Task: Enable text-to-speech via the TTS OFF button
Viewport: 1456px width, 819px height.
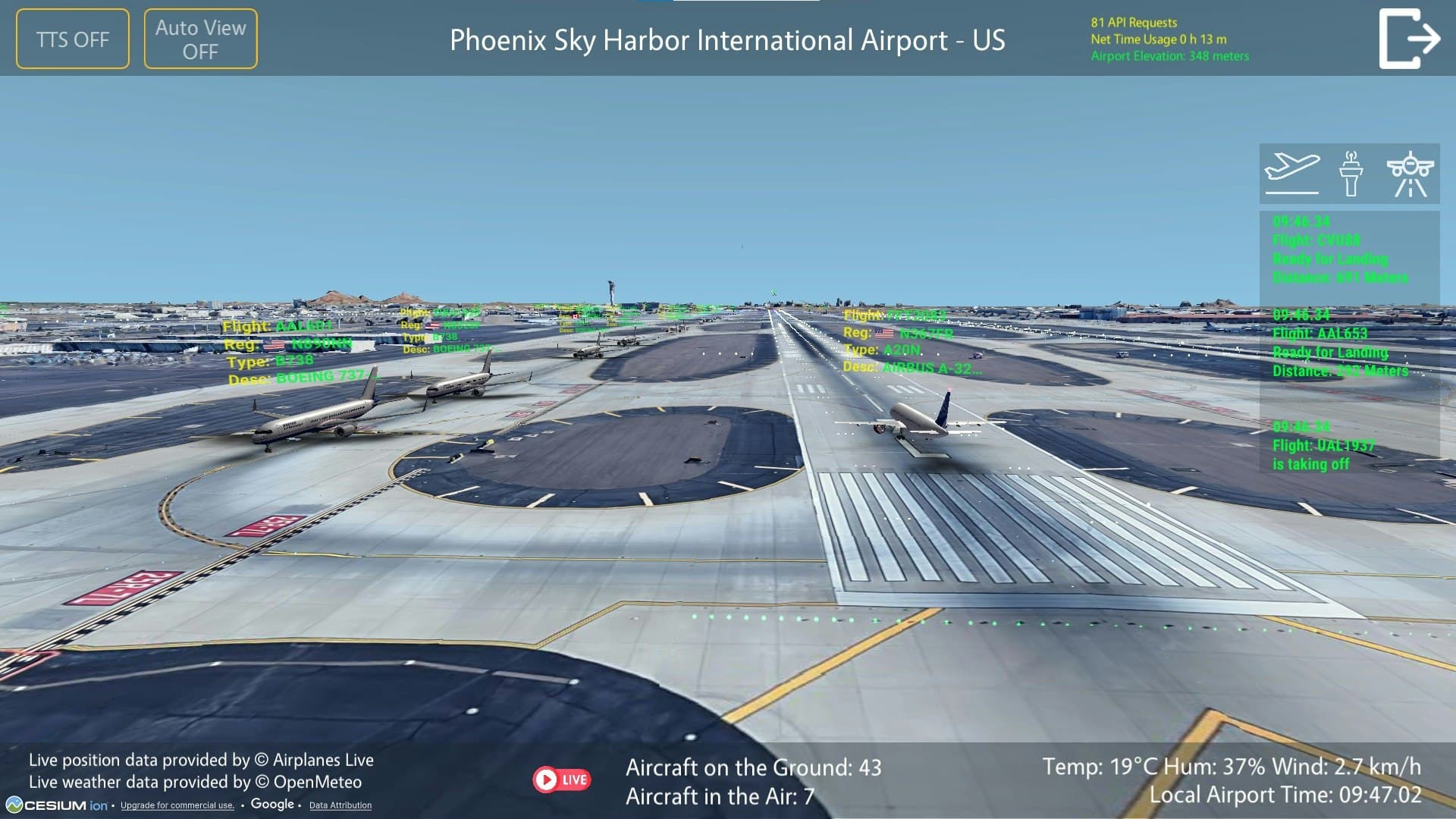Action: click(x=72, y=38)
